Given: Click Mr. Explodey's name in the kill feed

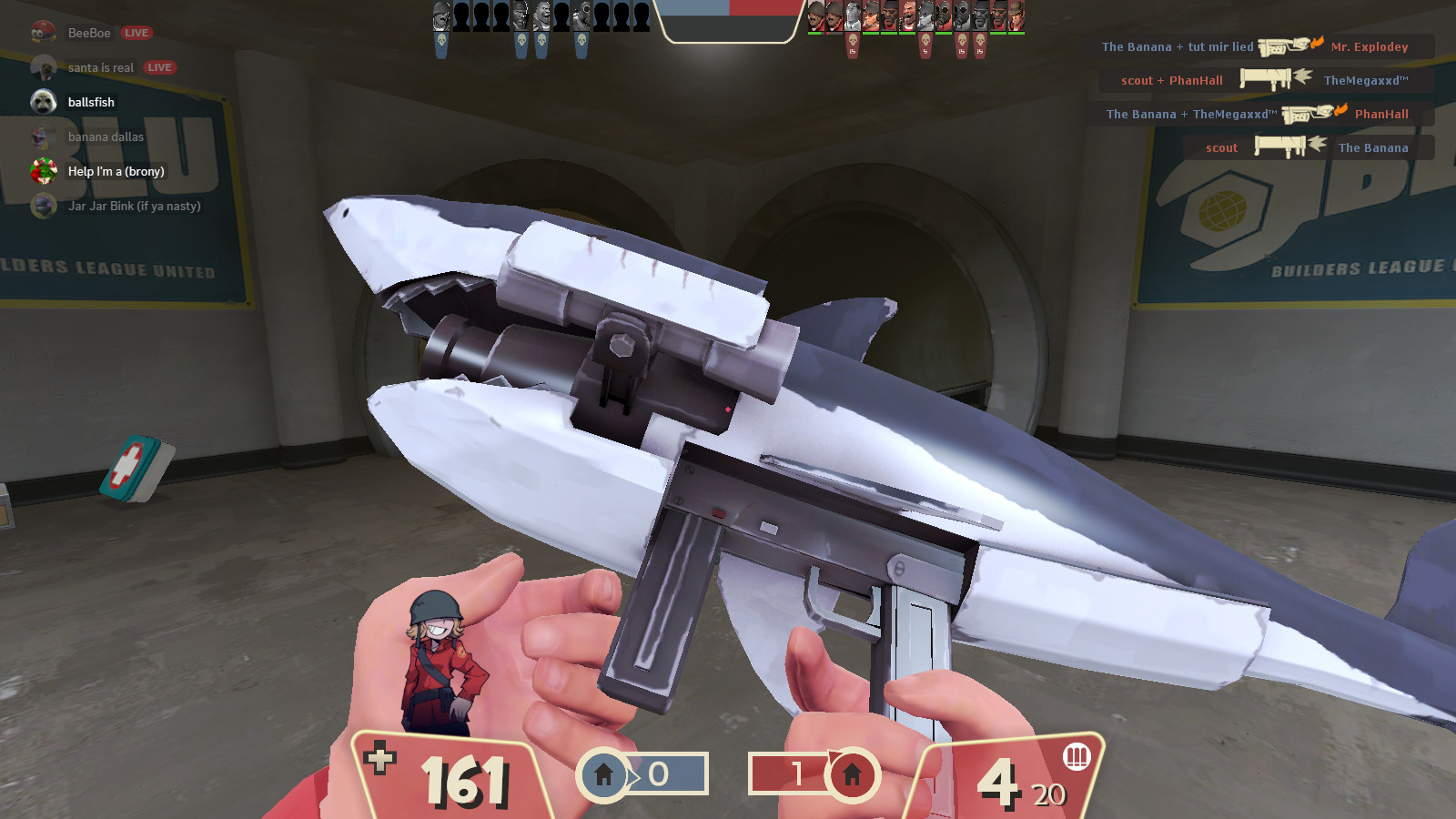Looking at the screenshot, I should point(1369,46).
